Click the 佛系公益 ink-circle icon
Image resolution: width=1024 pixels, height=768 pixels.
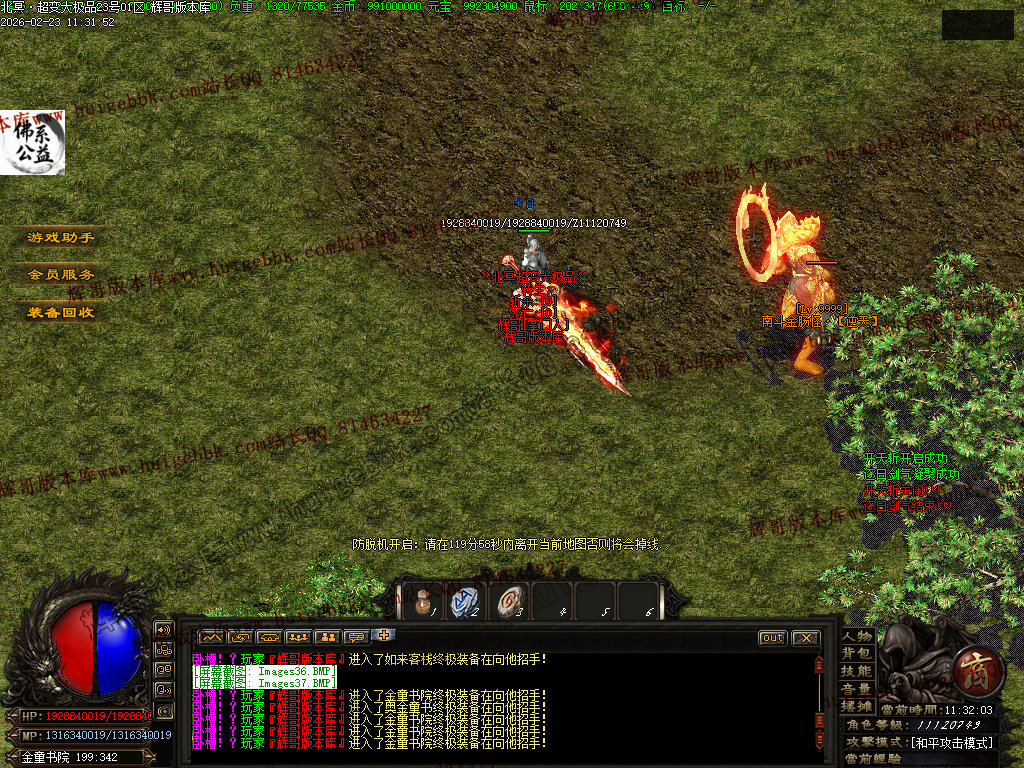pyautogui.click(x=32, y=143)
